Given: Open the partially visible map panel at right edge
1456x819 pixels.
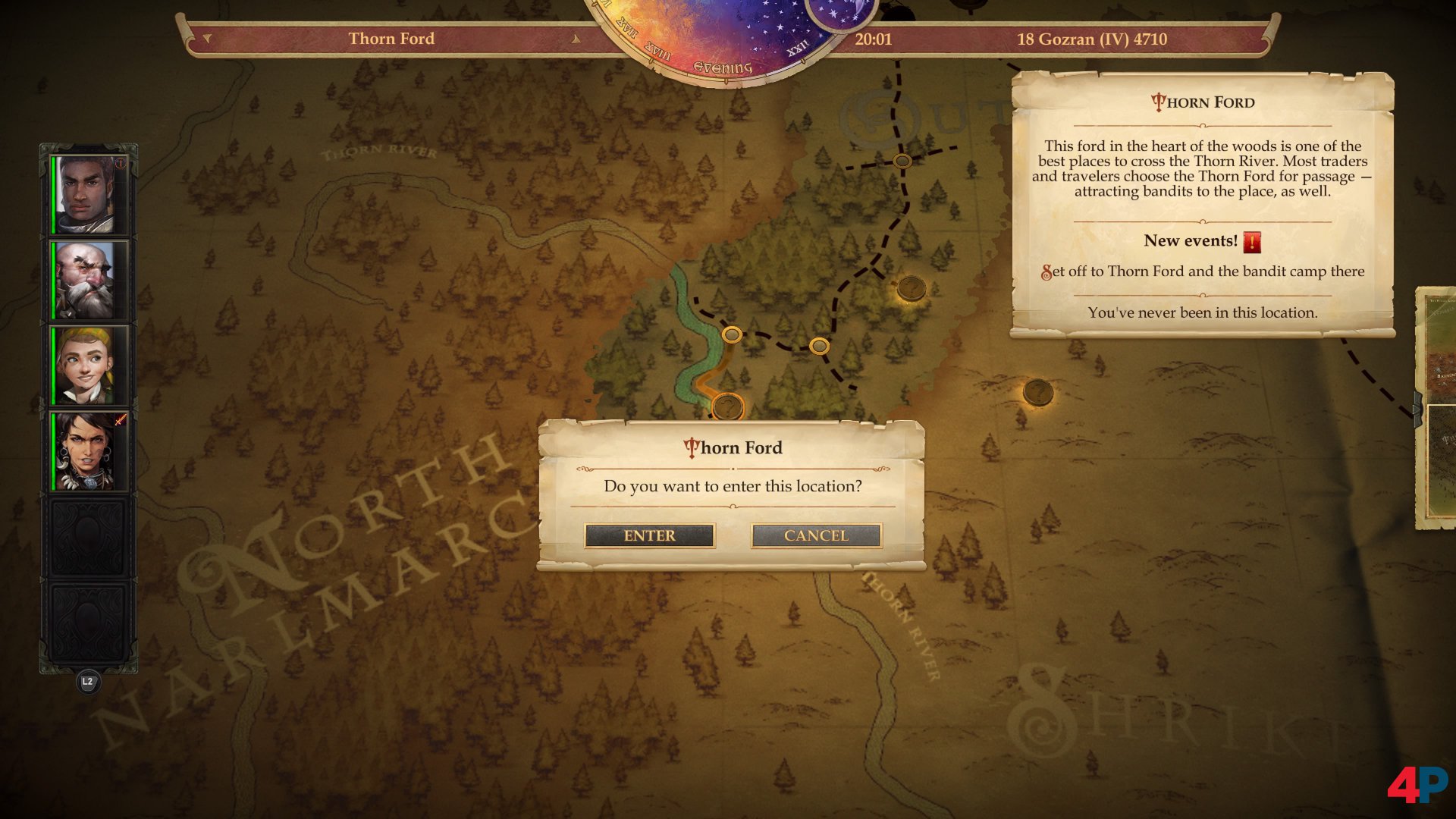Looking at the screenshot, I should click(x=1437, y=409).
